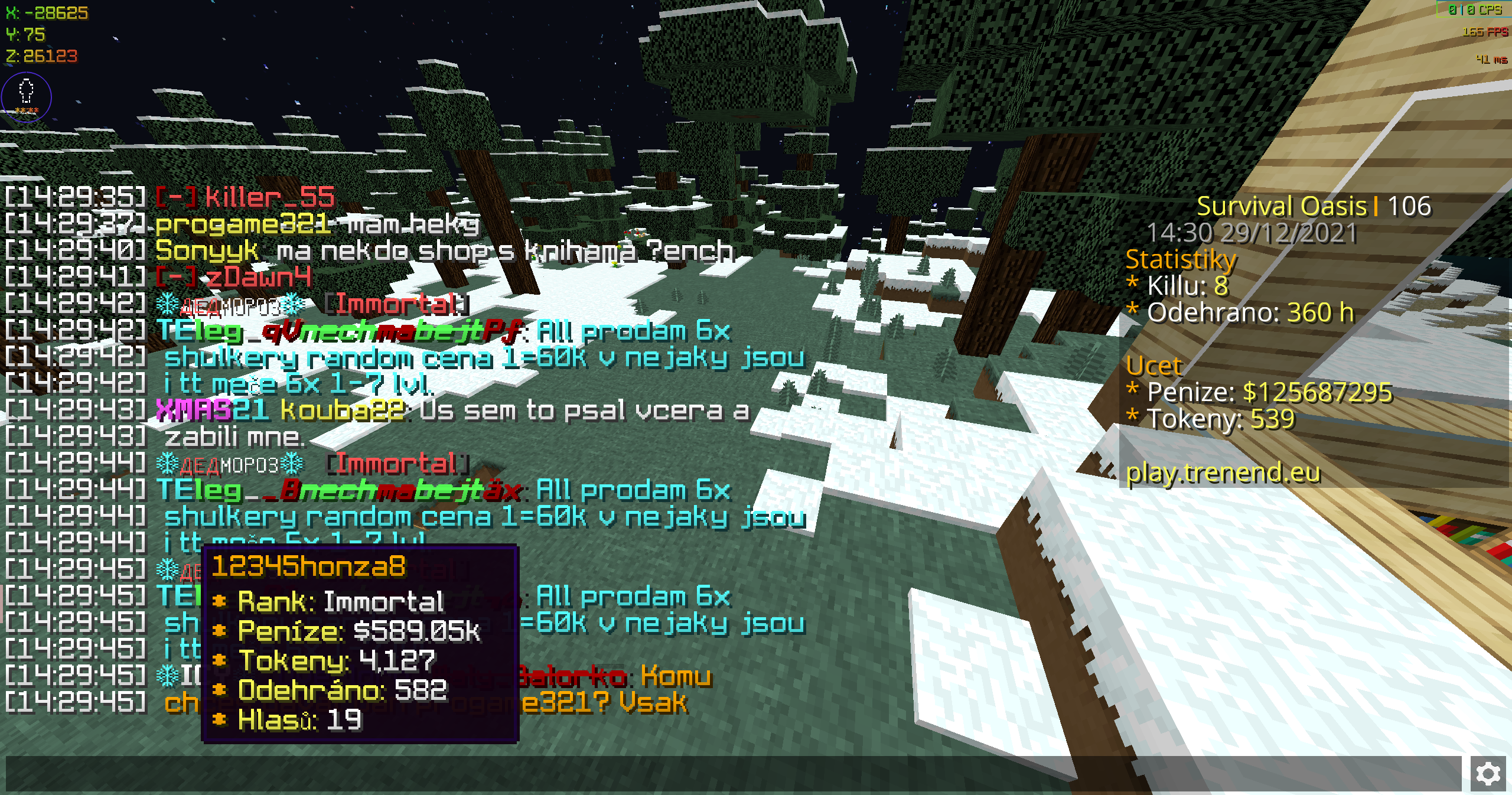1512x795 pixels.
Task: Focus the chat message input bar
Action: (732, 773)
